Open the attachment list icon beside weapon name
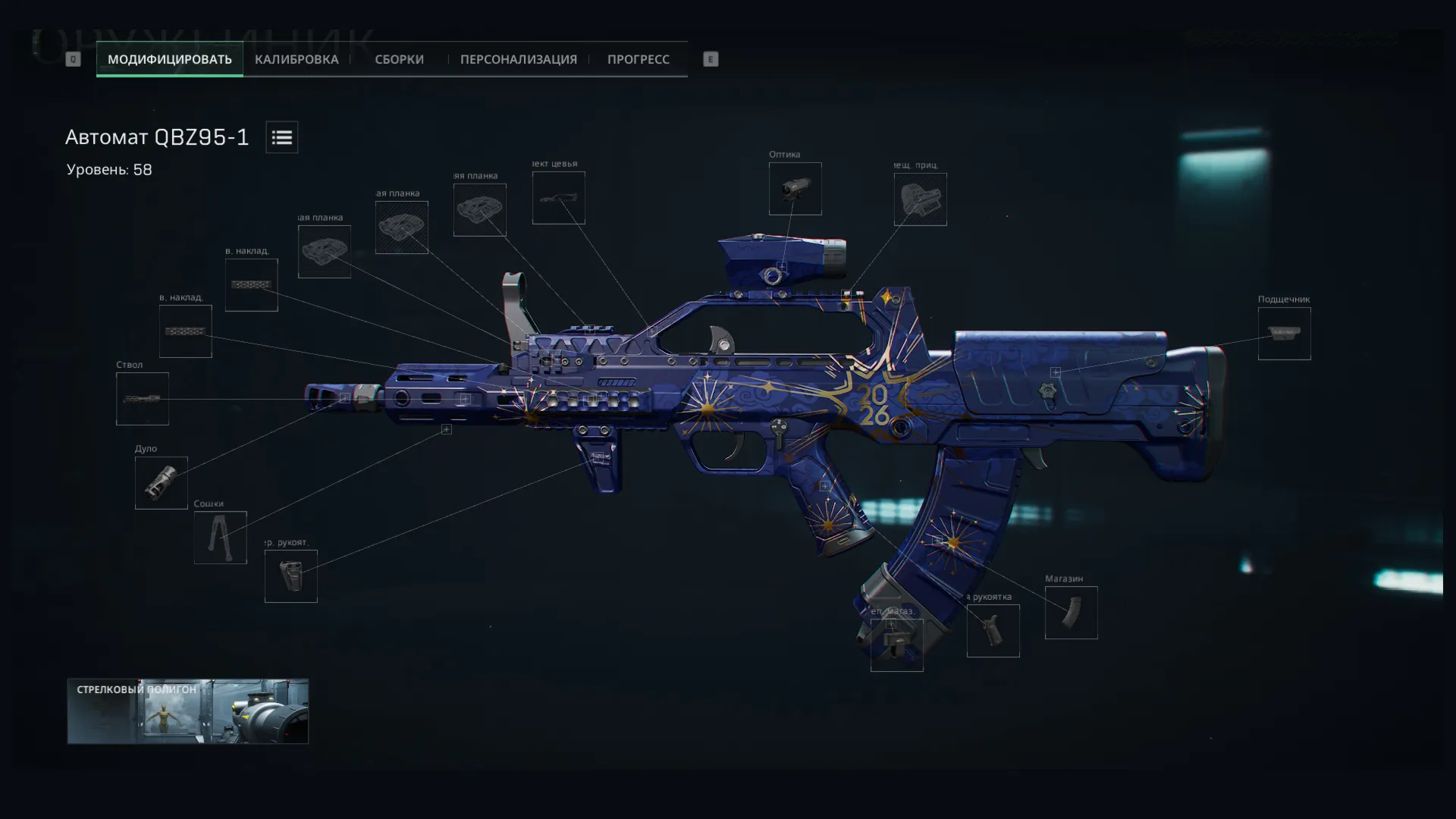This screenshot has width=1456, height=819. click(281, 137)
